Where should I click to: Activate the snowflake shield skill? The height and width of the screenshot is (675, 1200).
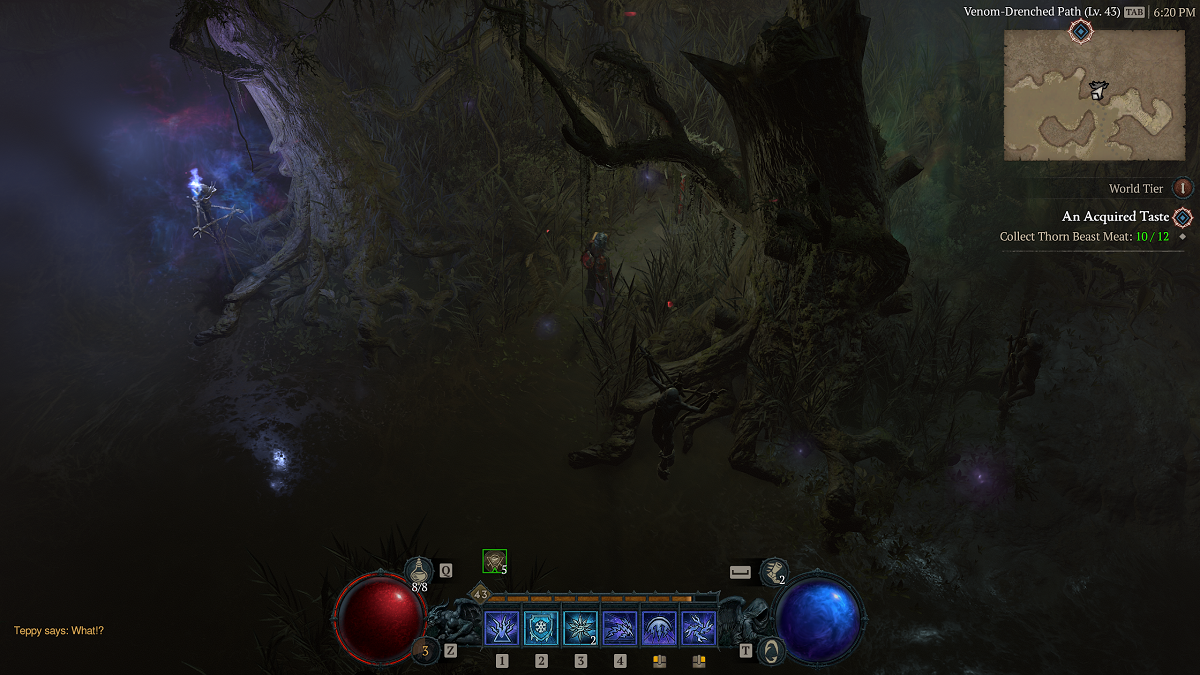click(541, 629)
